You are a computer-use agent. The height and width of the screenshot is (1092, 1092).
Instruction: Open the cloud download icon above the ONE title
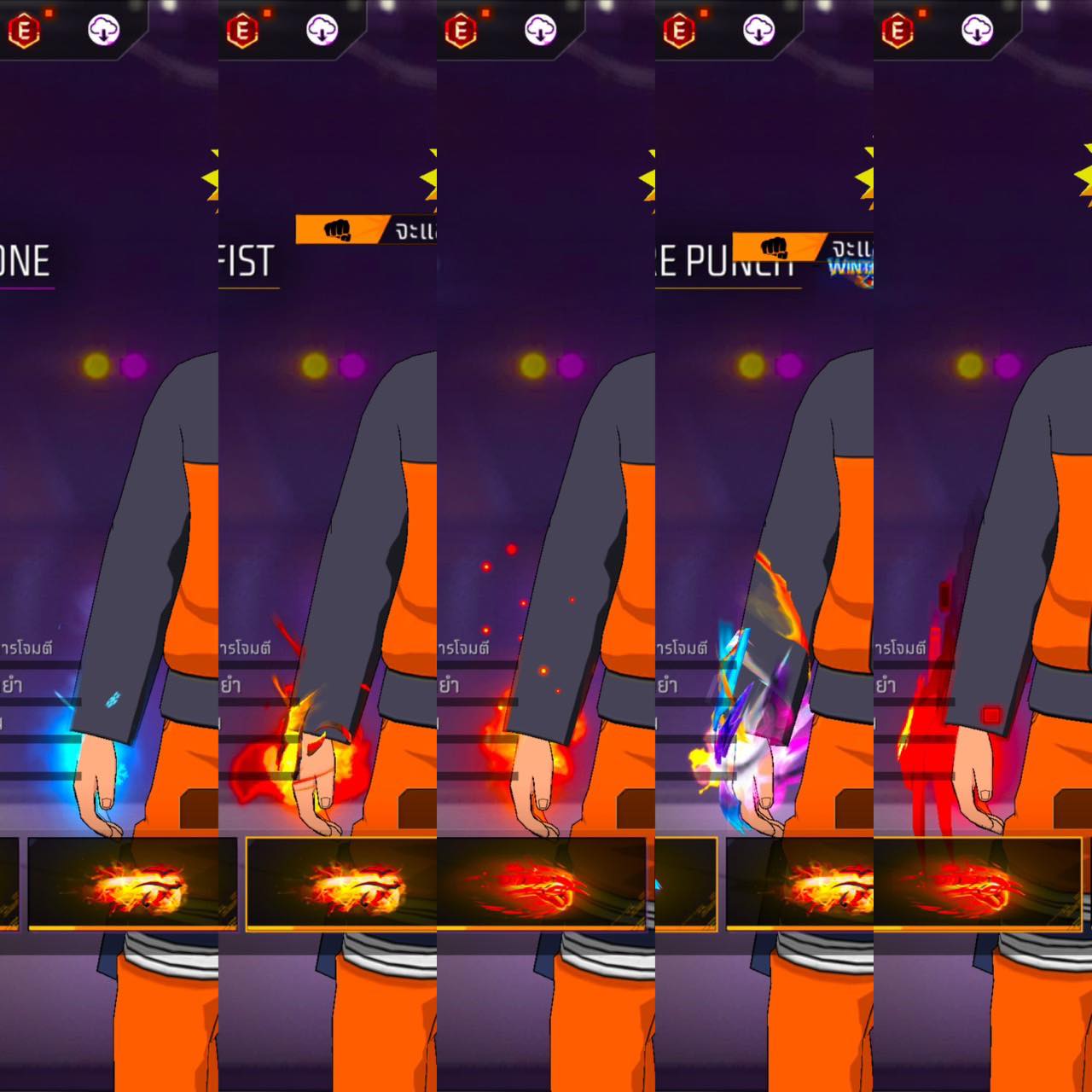tap(104, 31)
